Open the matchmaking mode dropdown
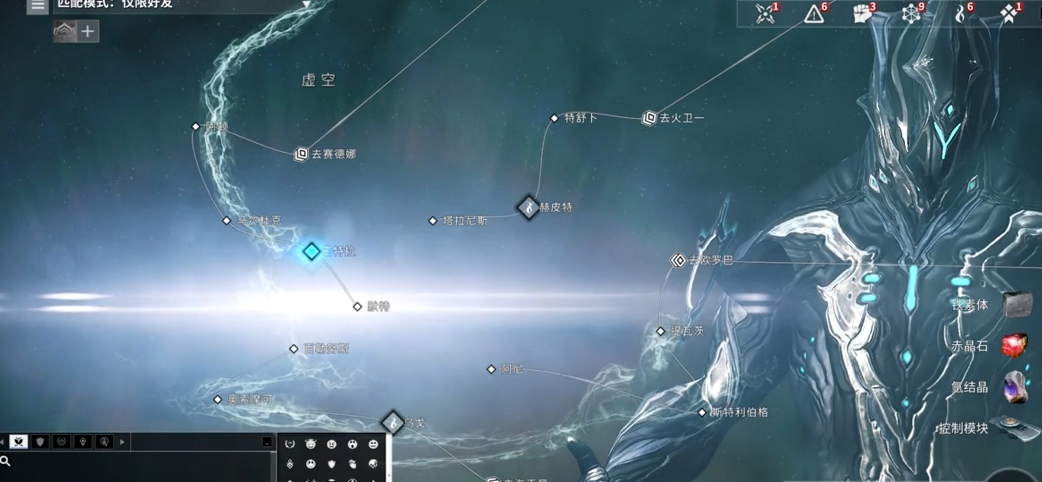 click(x=307, y=4)
